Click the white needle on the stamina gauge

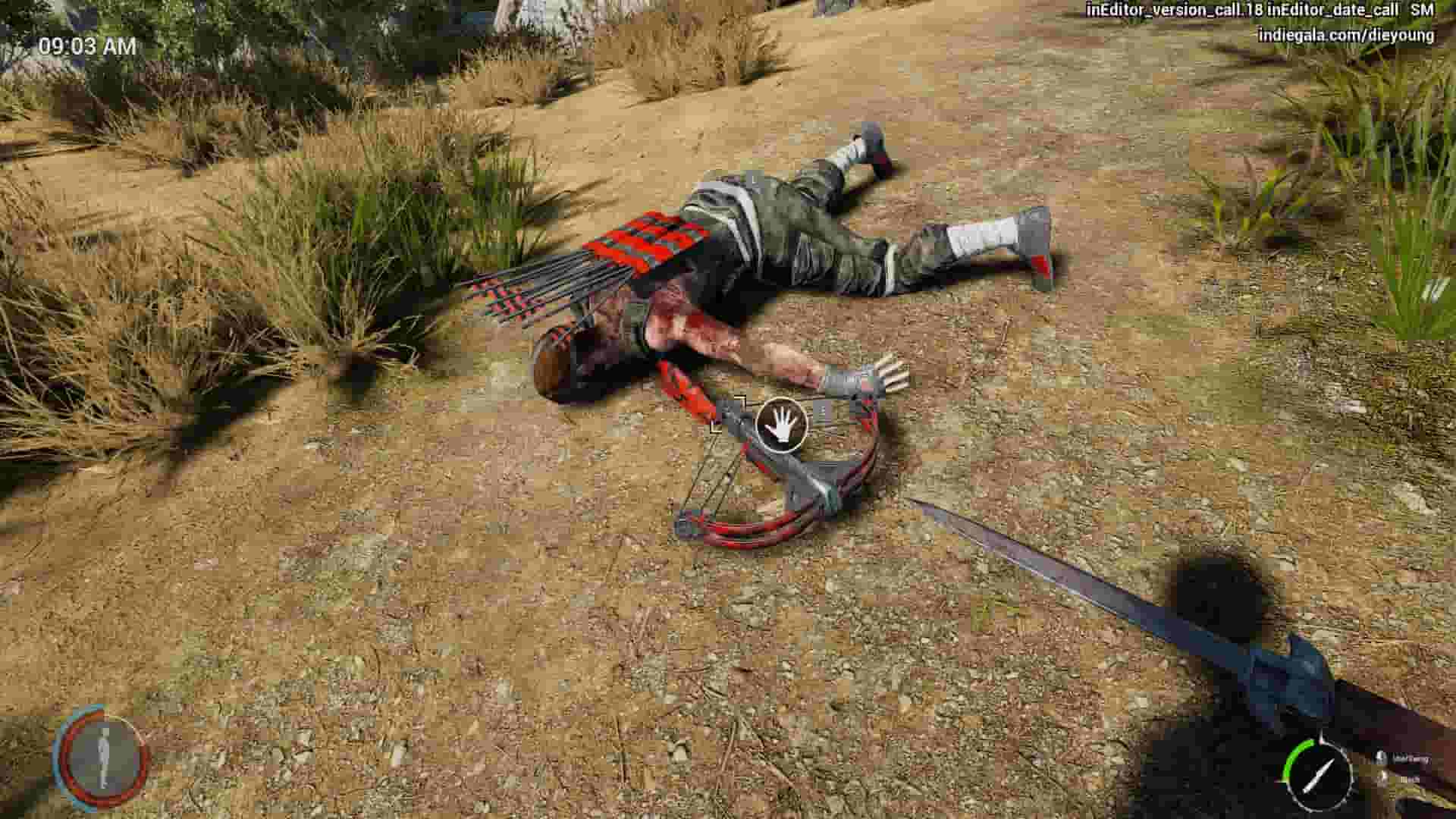click(1318, 775)
